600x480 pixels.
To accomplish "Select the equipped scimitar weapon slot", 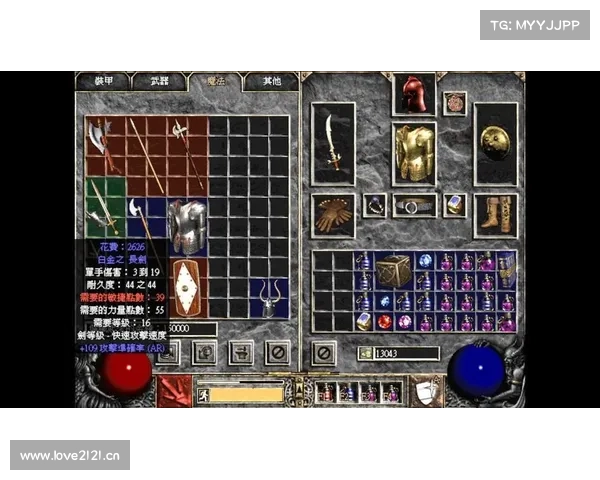I will (333, 143).
